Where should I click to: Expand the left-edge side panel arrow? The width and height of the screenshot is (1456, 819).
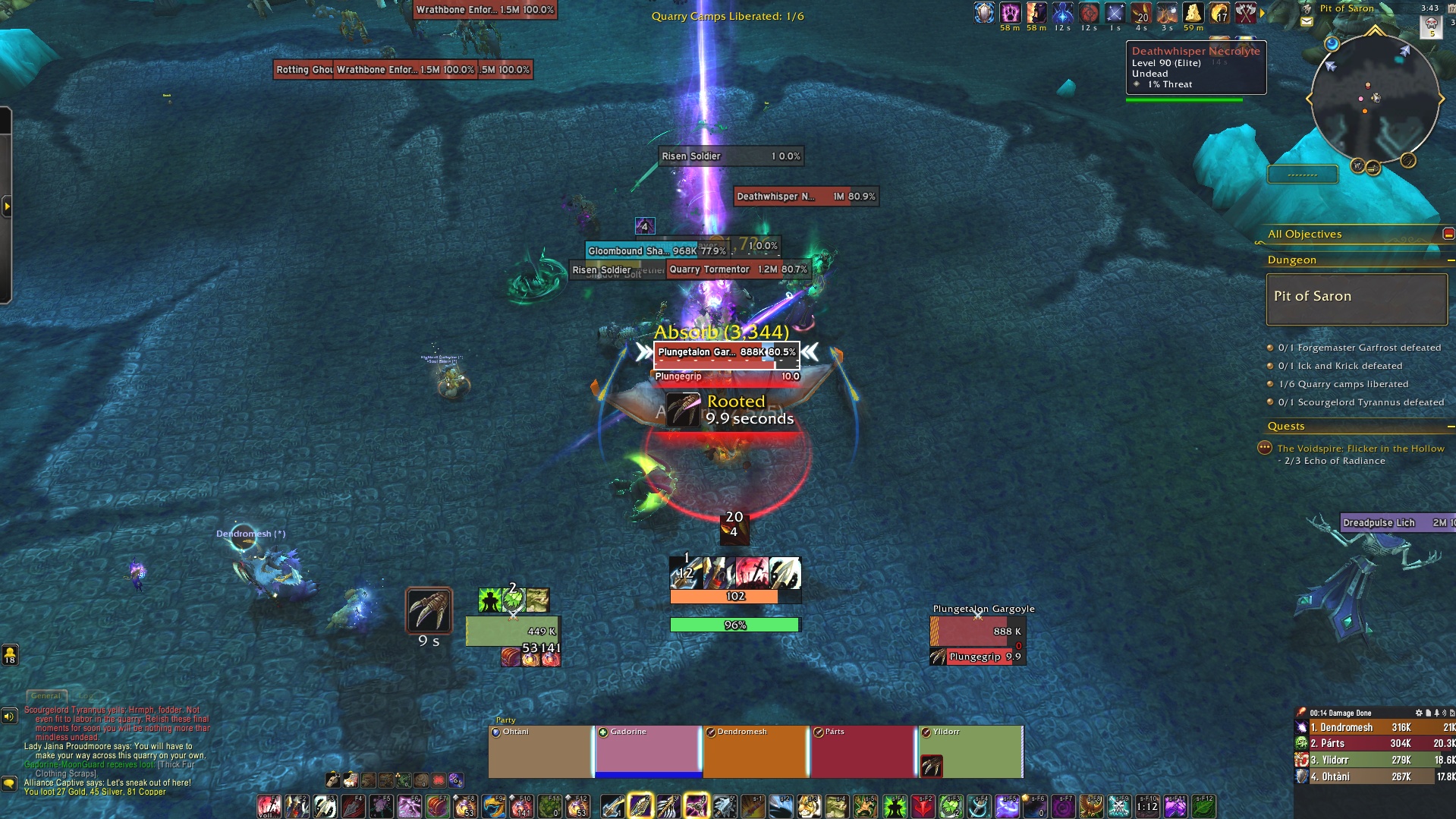coord(7,205)
